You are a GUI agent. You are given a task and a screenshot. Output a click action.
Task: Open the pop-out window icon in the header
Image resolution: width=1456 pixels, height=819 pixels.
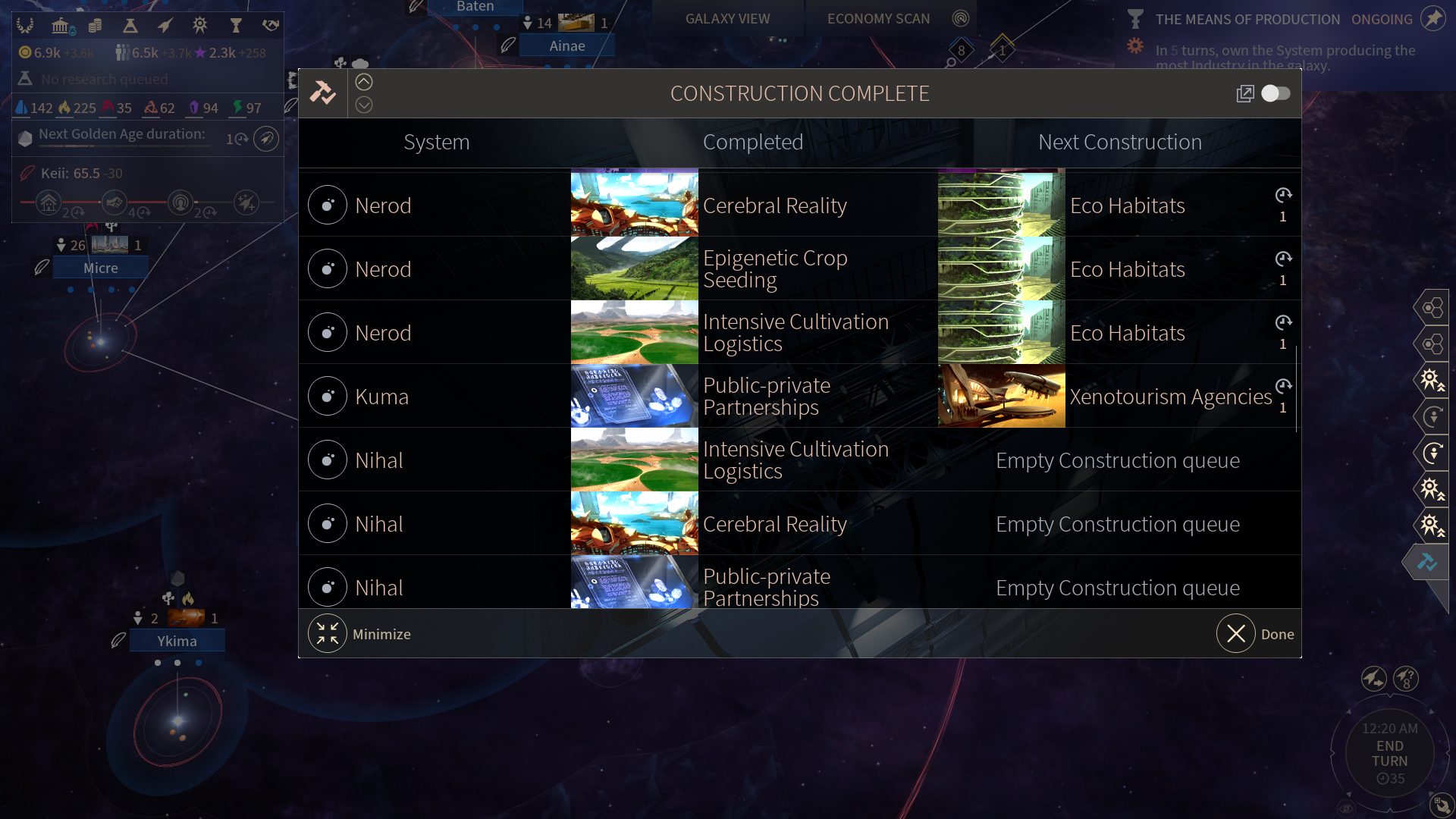[1245, 93]
